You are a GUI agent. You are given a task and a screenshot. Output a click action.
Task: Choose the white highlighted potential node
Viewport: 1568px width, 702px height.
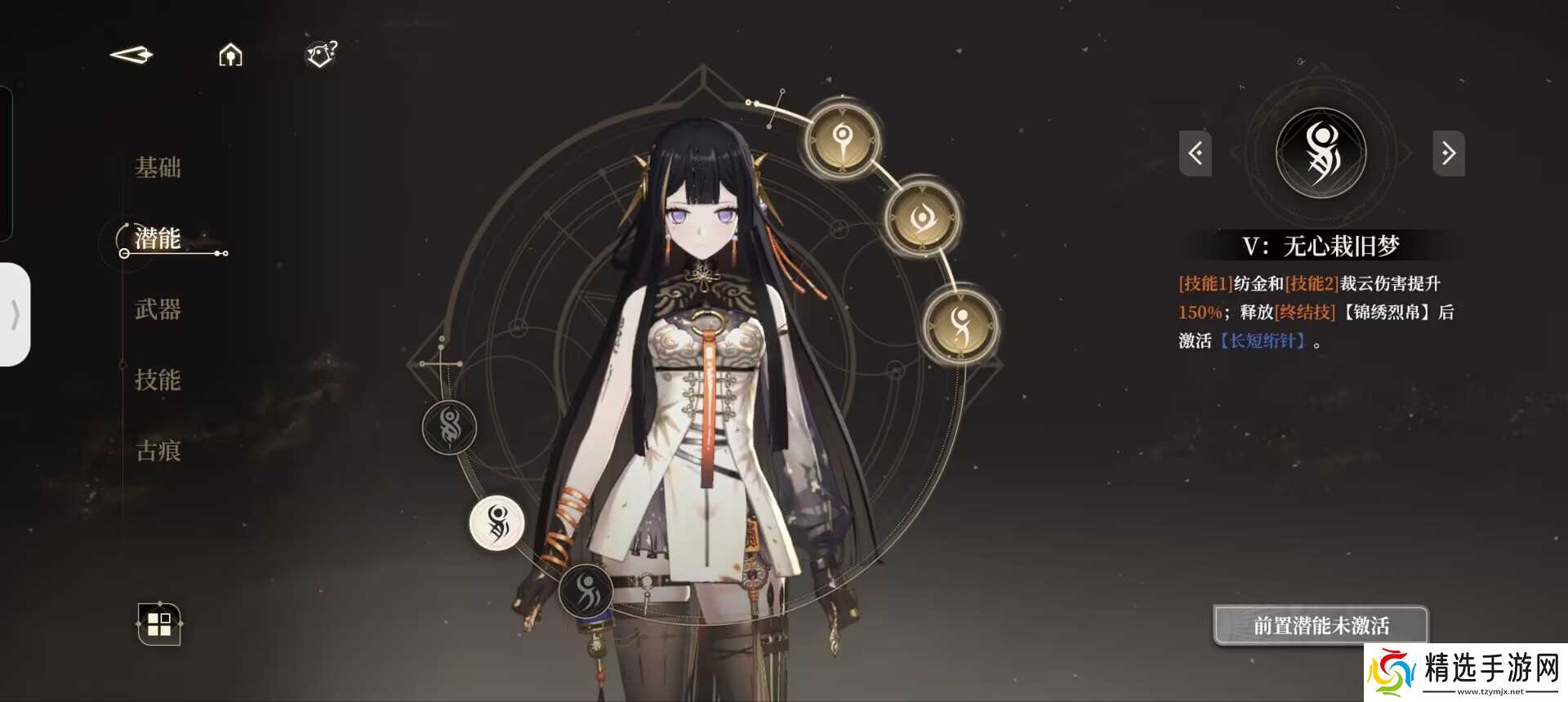[x=497, y=523]
